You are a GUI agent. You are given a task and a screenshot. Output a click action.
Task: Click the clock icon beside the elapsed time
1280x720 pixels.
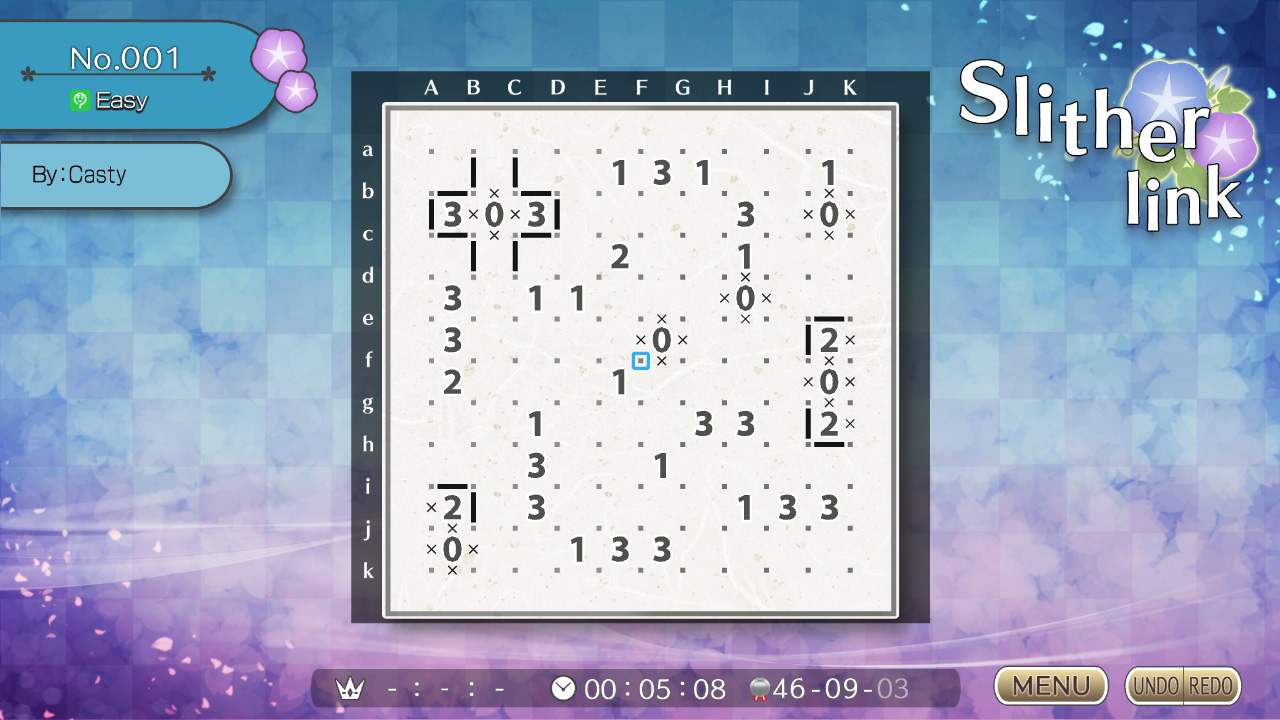point(563,688)
